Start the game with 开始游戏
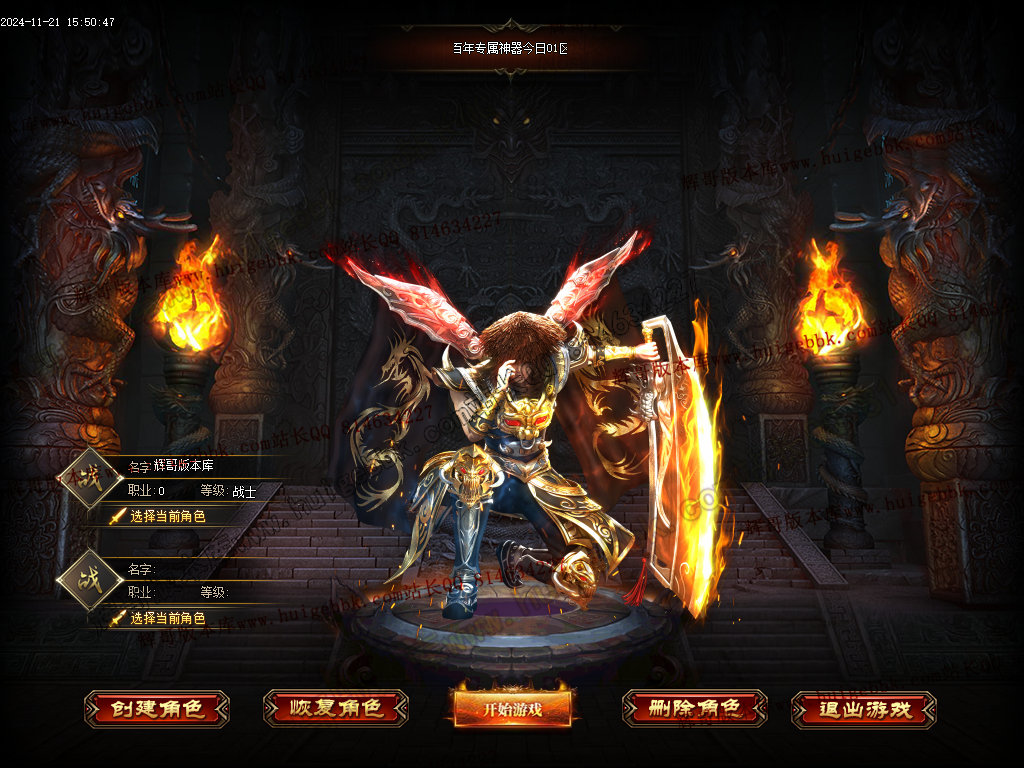The image size is (1024, 768). pyautogui.click(x=513, y=709)
